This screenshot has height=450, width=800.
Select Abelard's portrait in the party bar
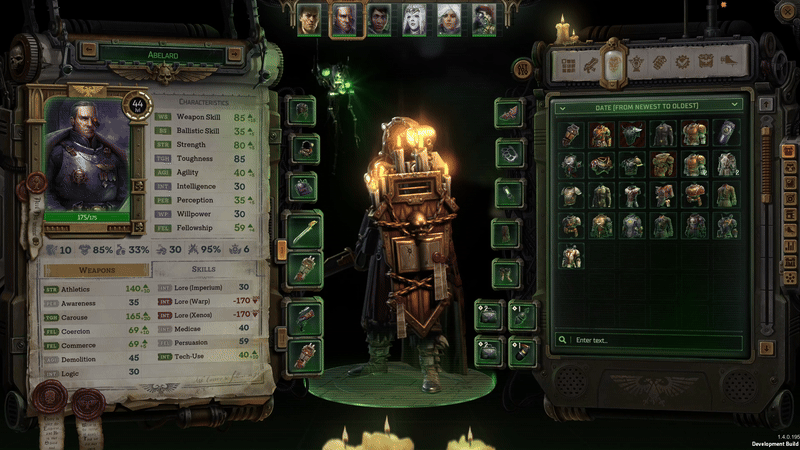345,19
